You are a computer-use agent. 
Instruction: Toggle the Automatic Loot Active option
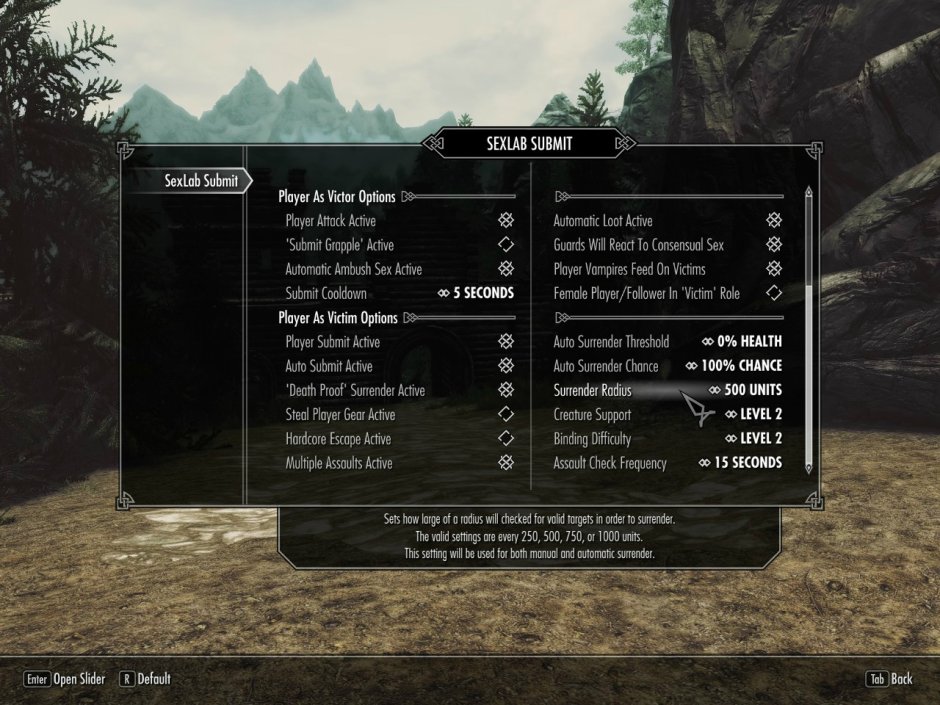click(773, 221)
